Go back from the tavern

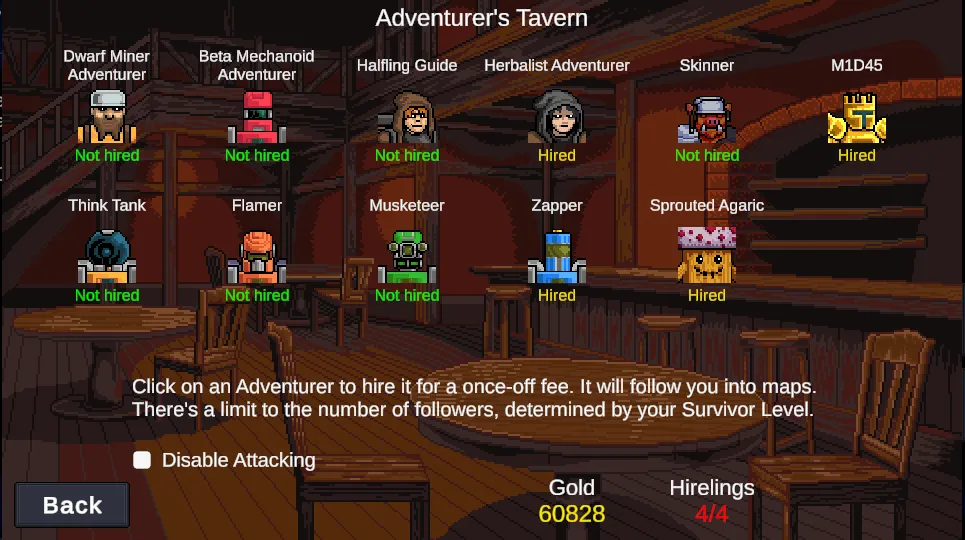pyautogui.click(x=72, y=505)
